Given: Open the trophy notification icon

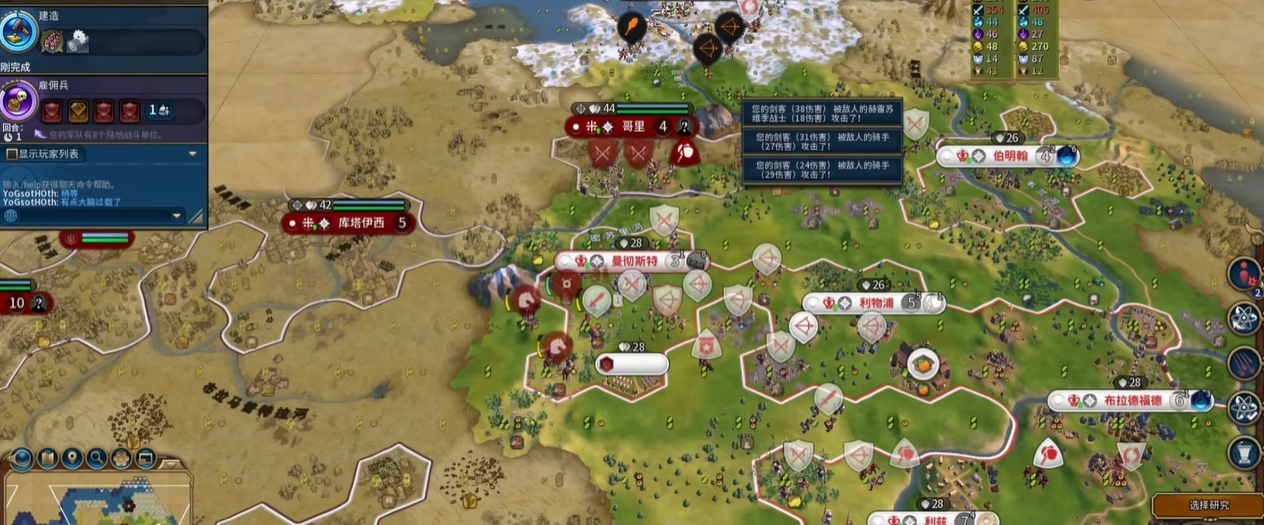Looking at the screenshot, I should click(x=1245, y=452).
